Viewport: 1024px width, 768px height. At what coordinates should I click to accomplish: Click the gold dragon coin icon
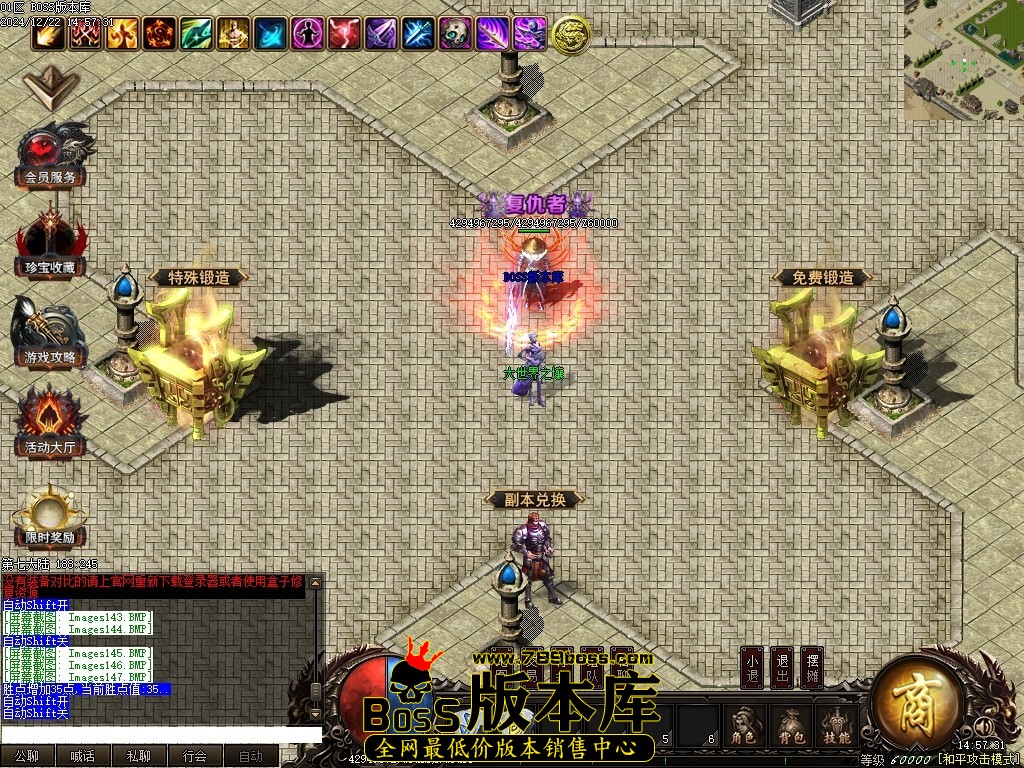tap(570, 35)
